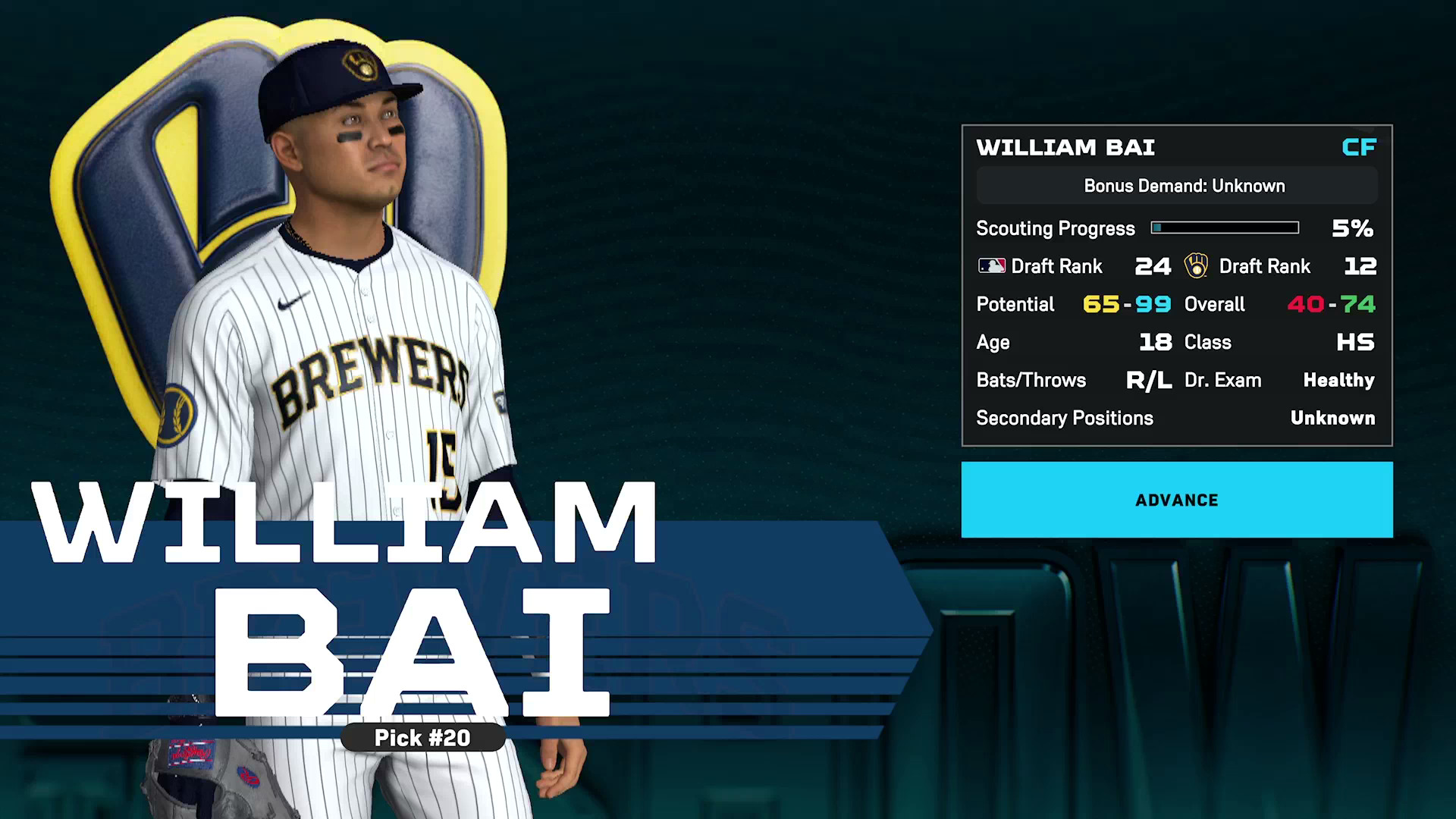Click the ADVANCE button

pos(1176,500)
